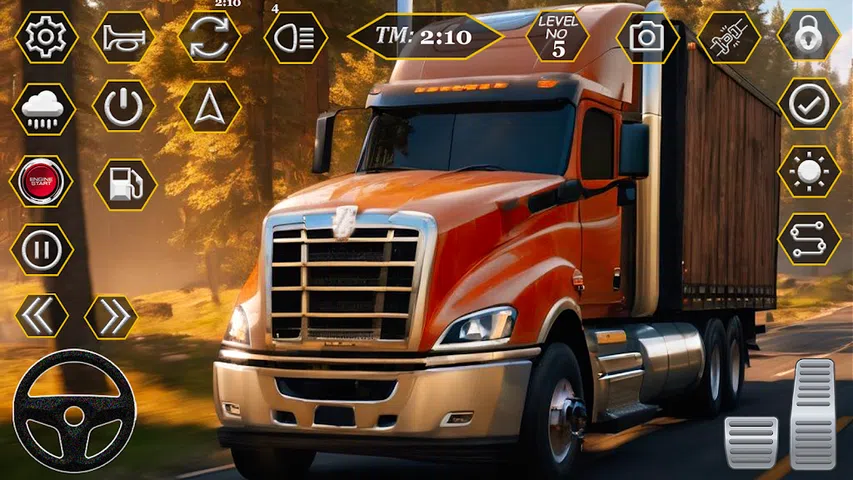Tap the padlock icon
Image resolution: width=853 pixels, height=480 pixels.
click(809, 38)
